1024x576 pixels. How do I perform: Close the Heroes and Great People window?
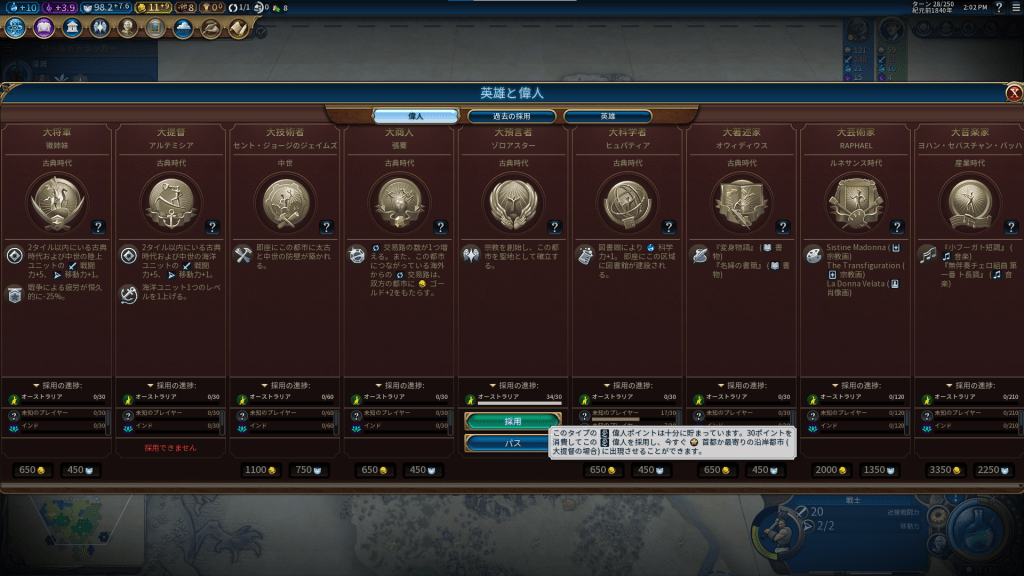(1013, 93)
